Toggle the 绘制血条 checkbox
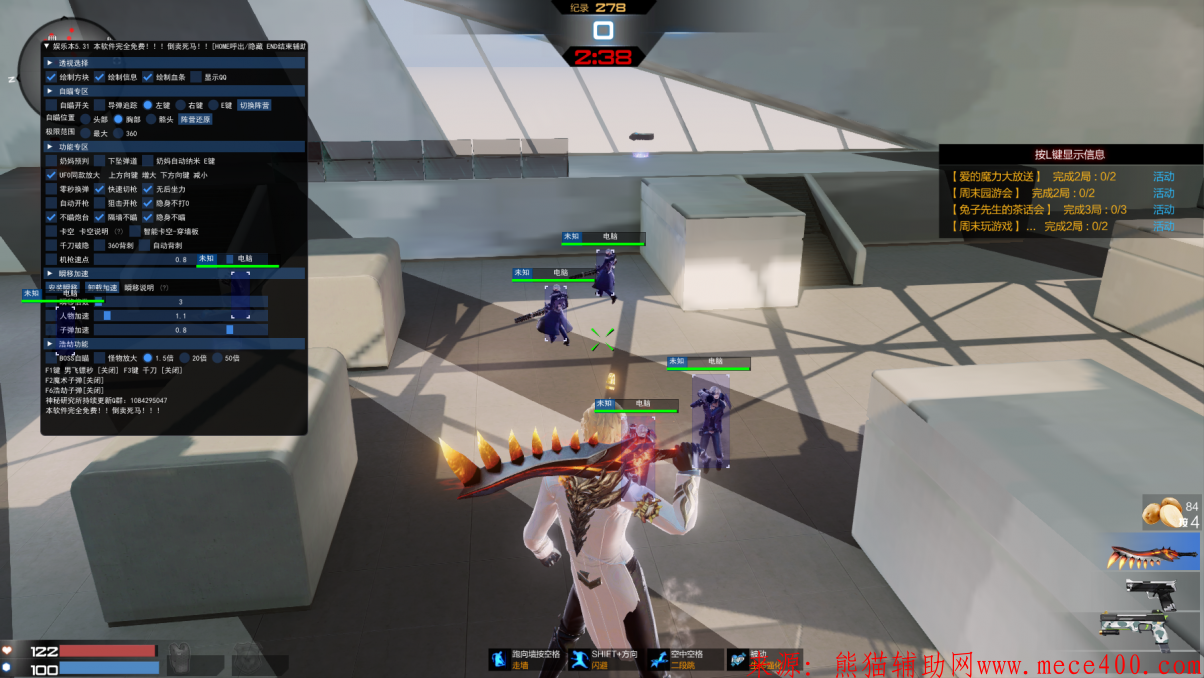Screen dimensions: 1204x678 point(148,77)
